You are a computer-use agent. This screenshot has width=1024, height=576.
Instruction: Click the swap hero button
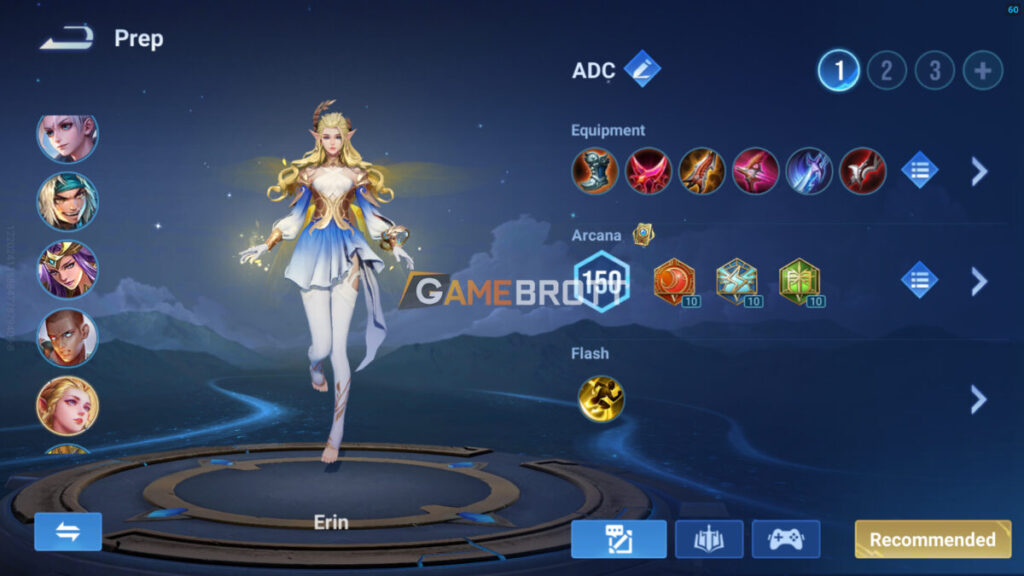point(68,531)
